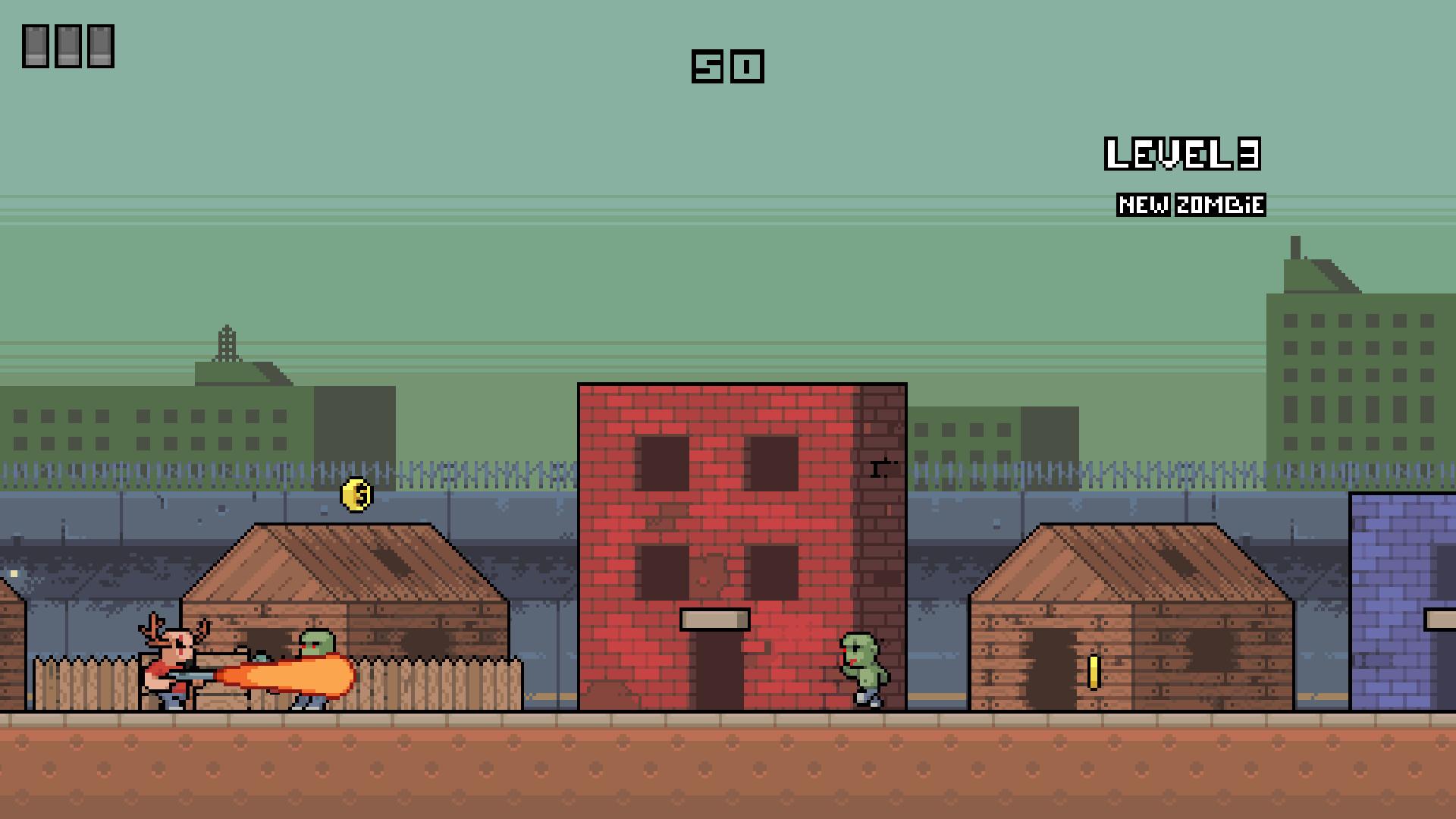Click the rightmost ammo clip icon

(x=101, y=45)
